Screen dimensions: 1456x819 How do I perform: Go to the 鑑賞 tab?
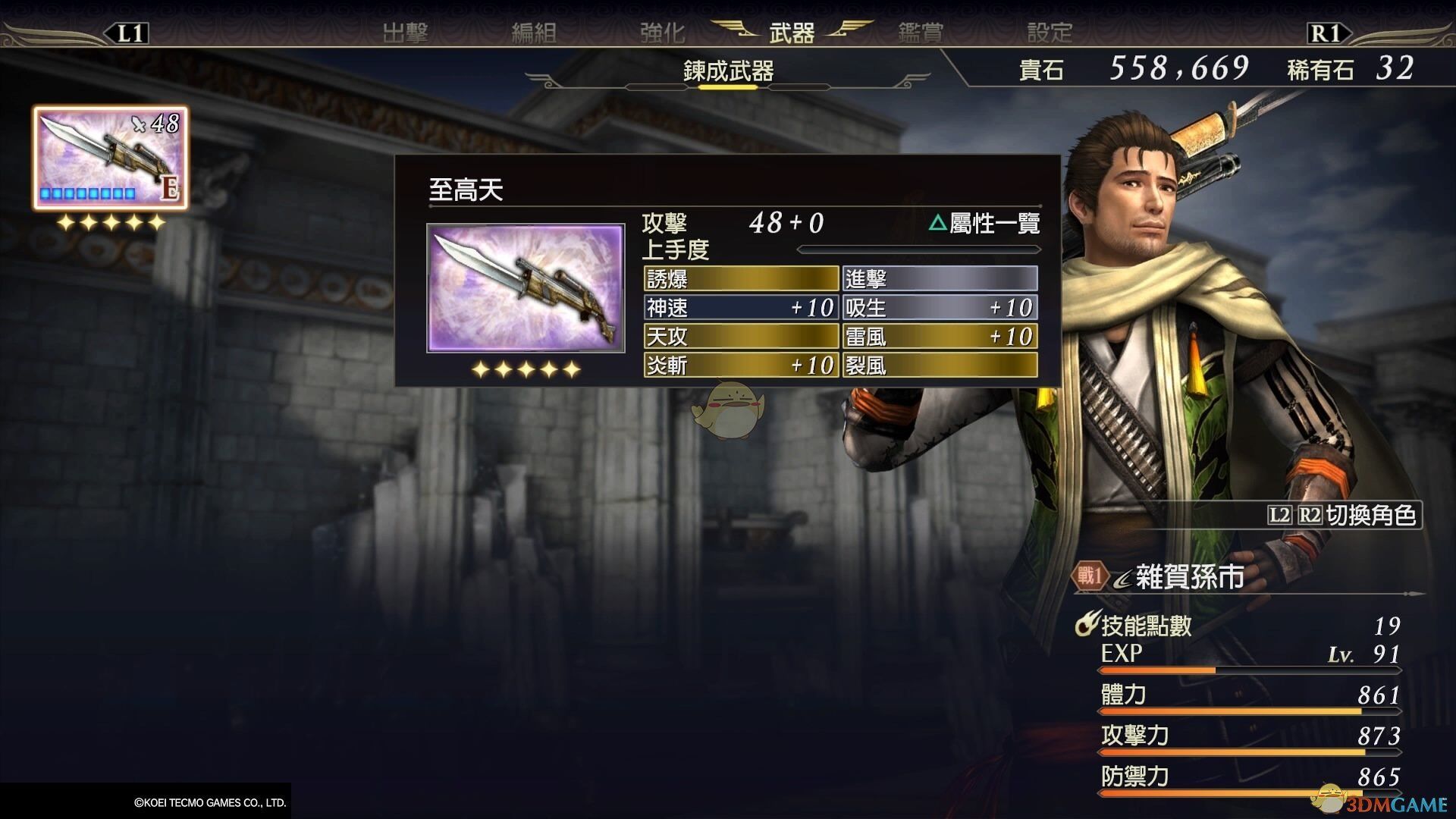click(x=921, y=33)
